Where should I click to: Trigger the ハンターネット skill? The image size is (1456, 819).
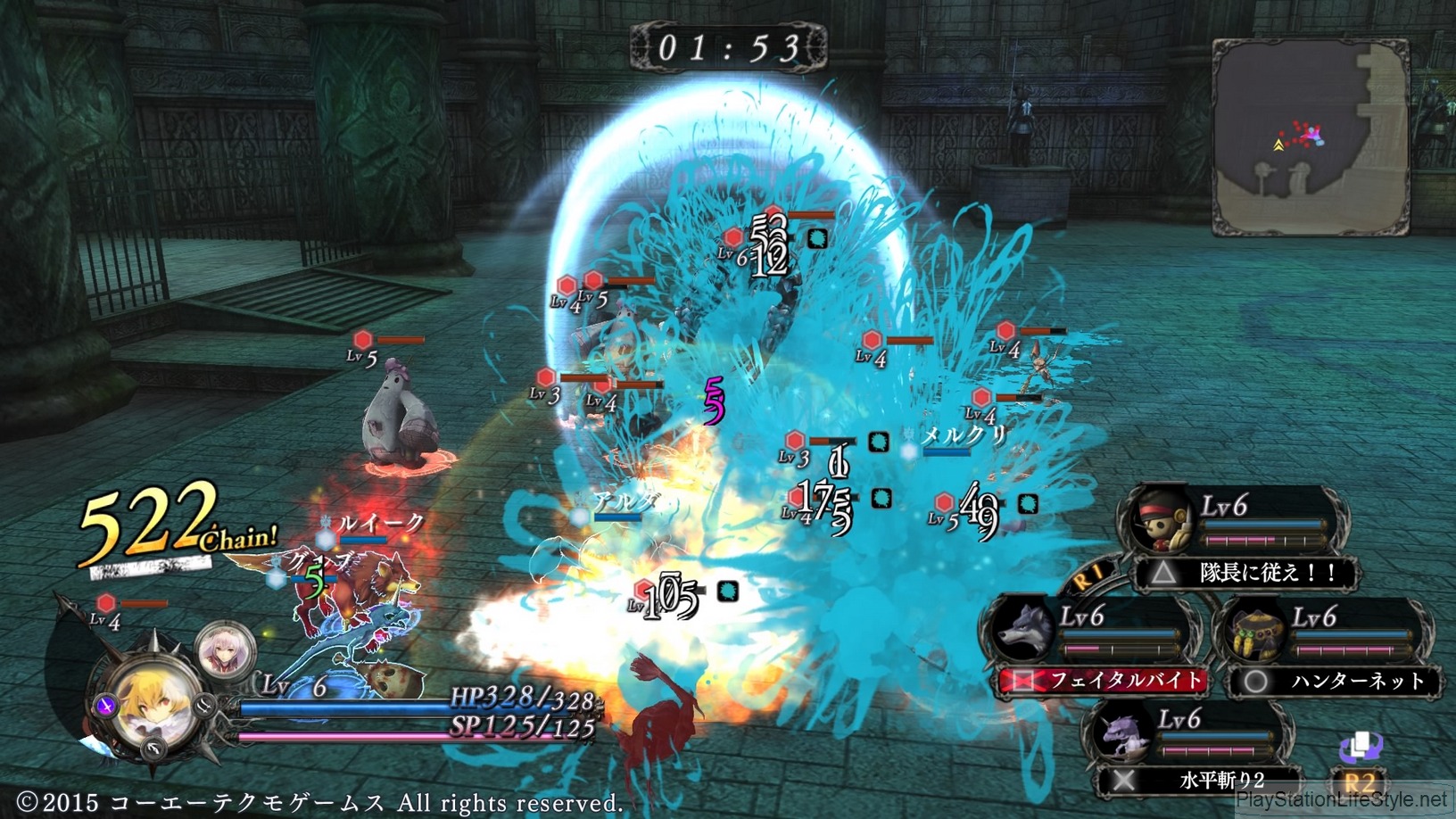tap(1336, 682)
